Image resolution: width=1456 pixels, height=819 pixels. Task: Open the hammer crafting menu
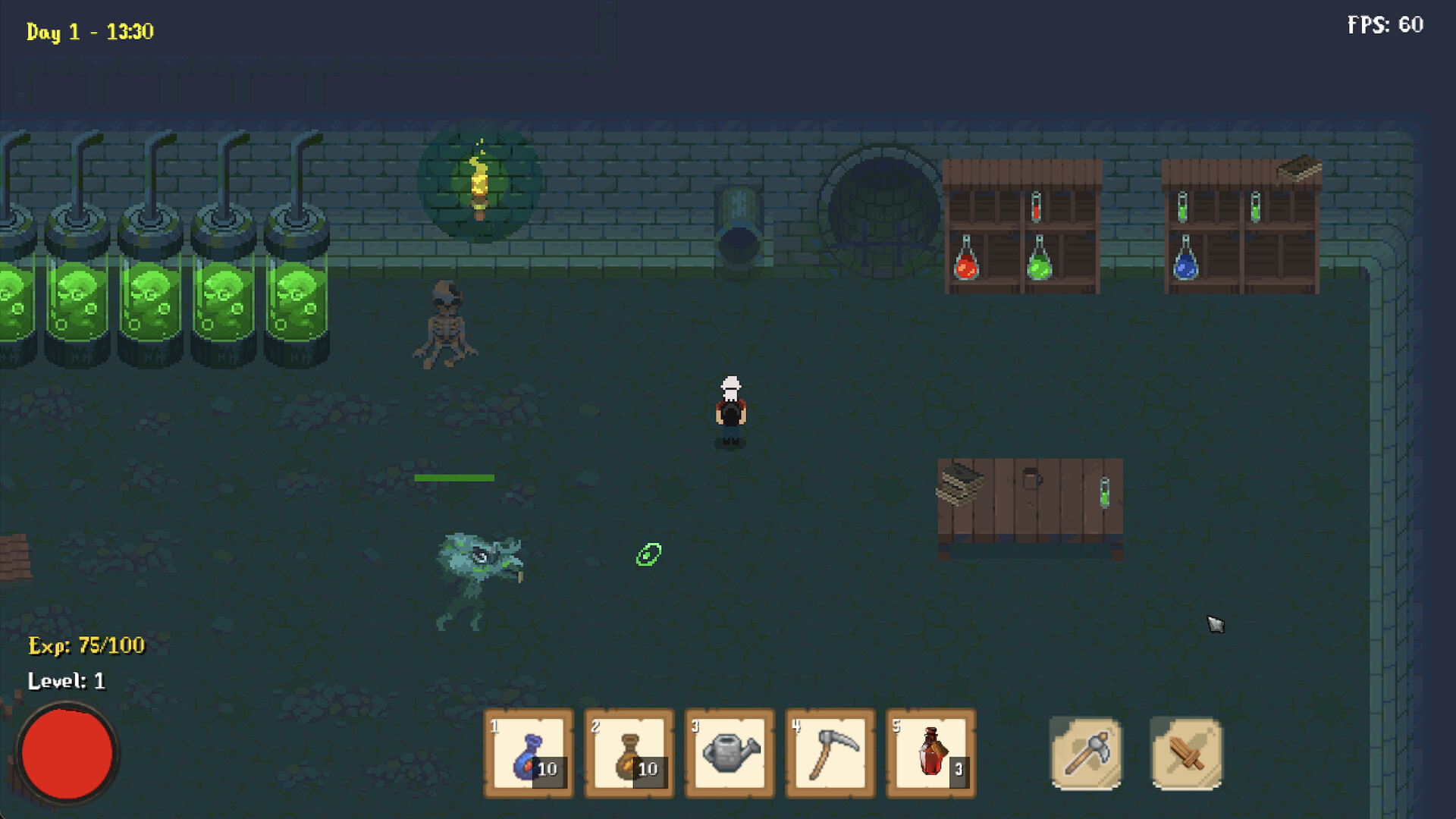tap(1086, 755)
